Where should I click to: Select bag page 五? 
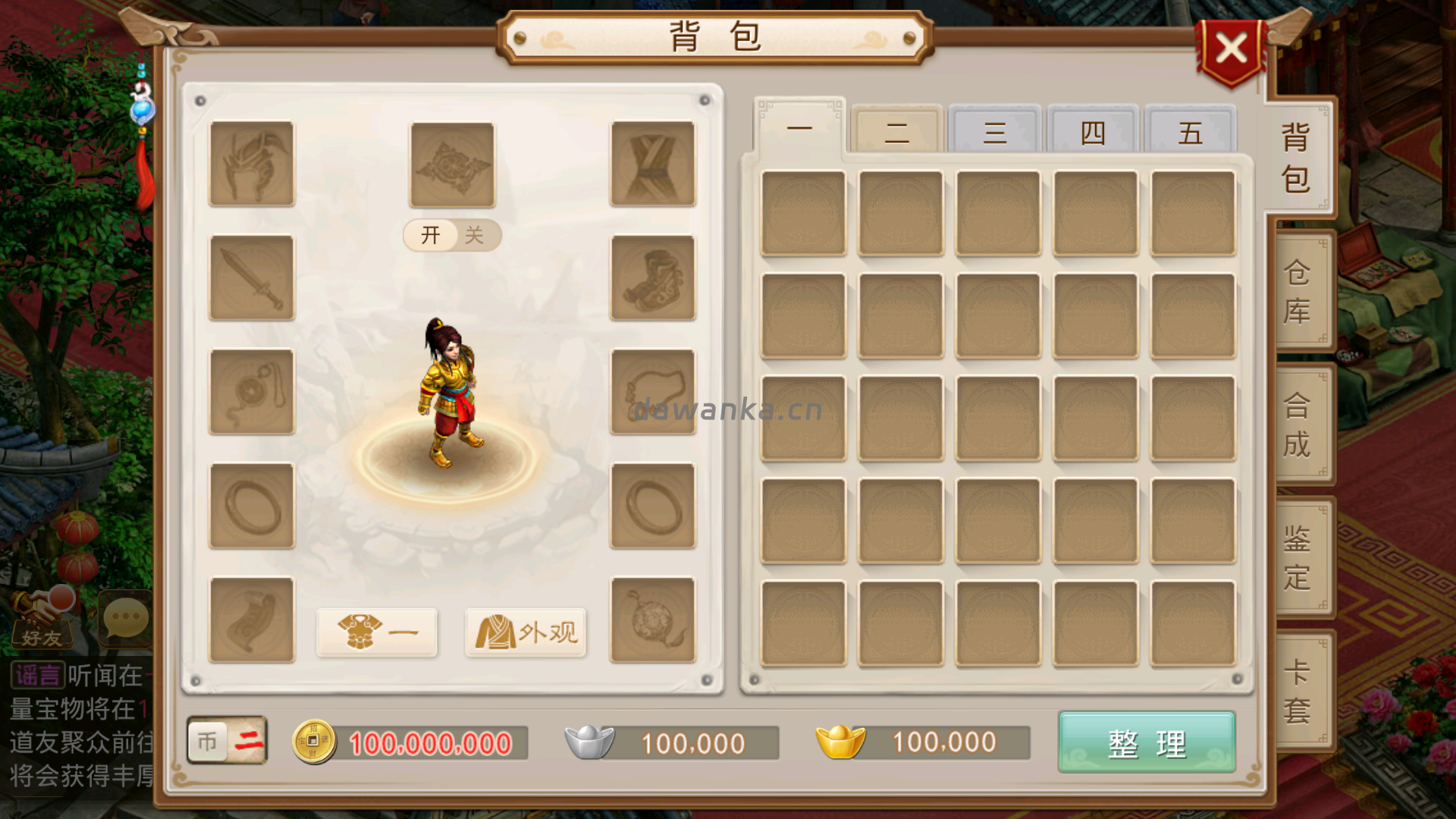[1191, 132]
